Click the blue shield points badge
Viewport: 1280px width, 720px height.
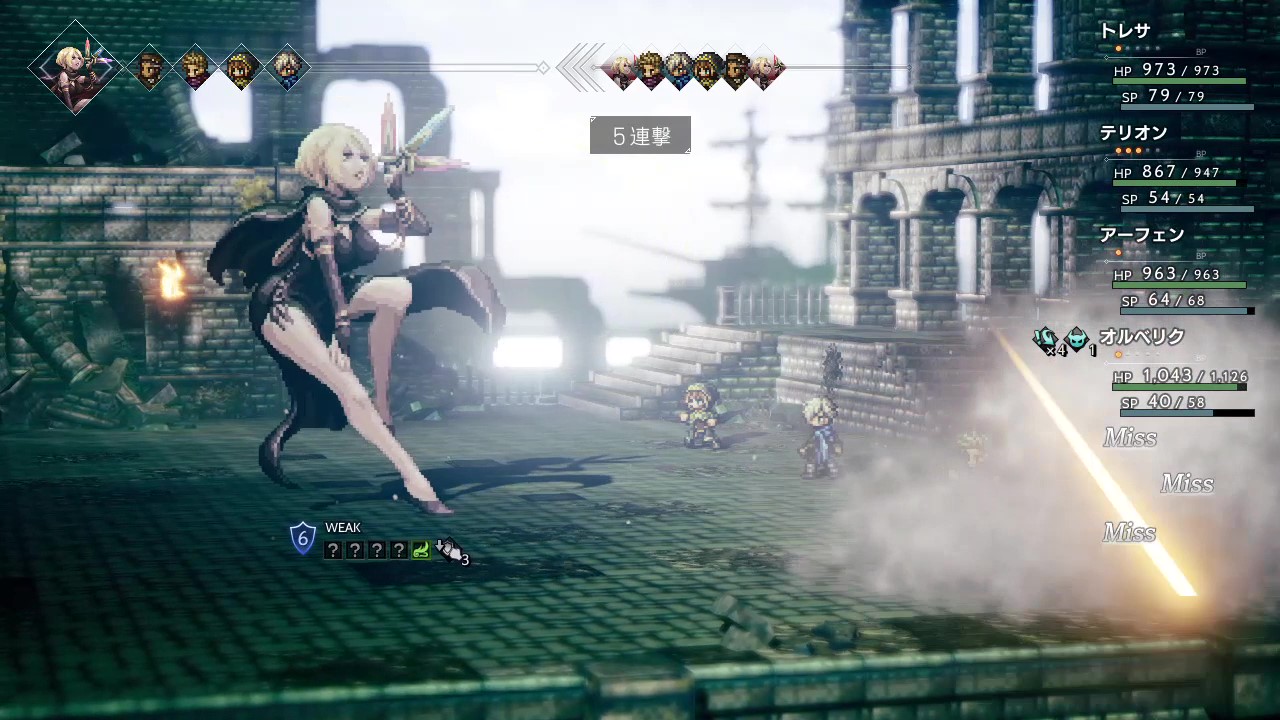coord(303,539)
